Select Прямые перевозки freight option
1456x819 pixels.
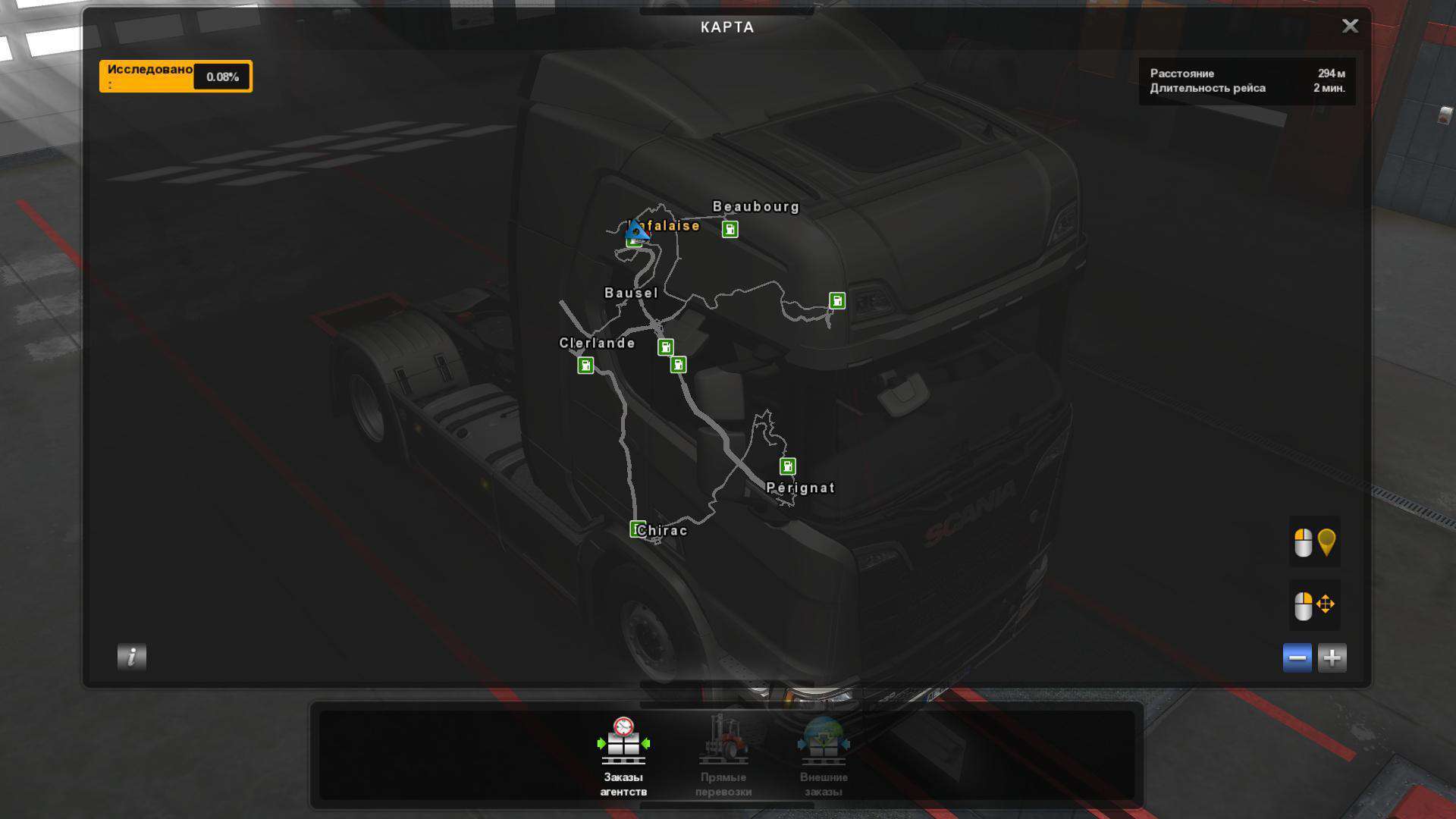coord(723,755)
